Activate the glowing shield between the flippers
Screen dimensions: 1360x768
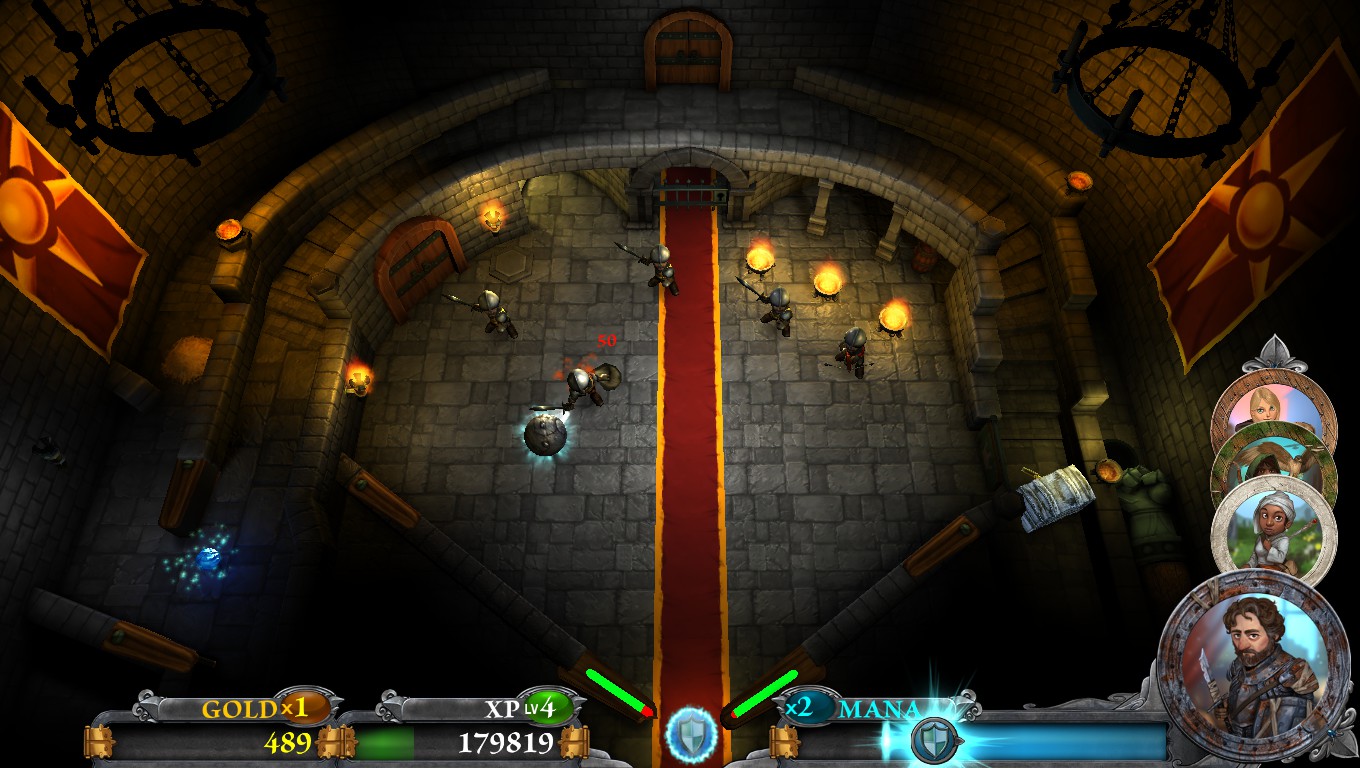(x=691, y=731)
